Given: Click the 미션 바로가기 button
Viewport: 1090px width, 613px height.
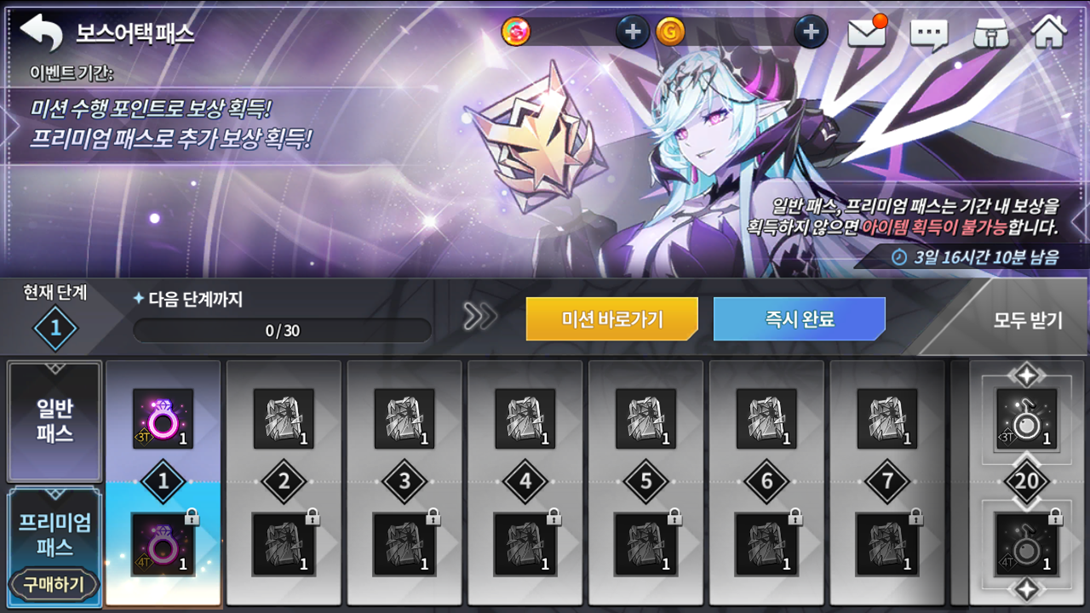Looking at the screenshot, I should 598,320.
